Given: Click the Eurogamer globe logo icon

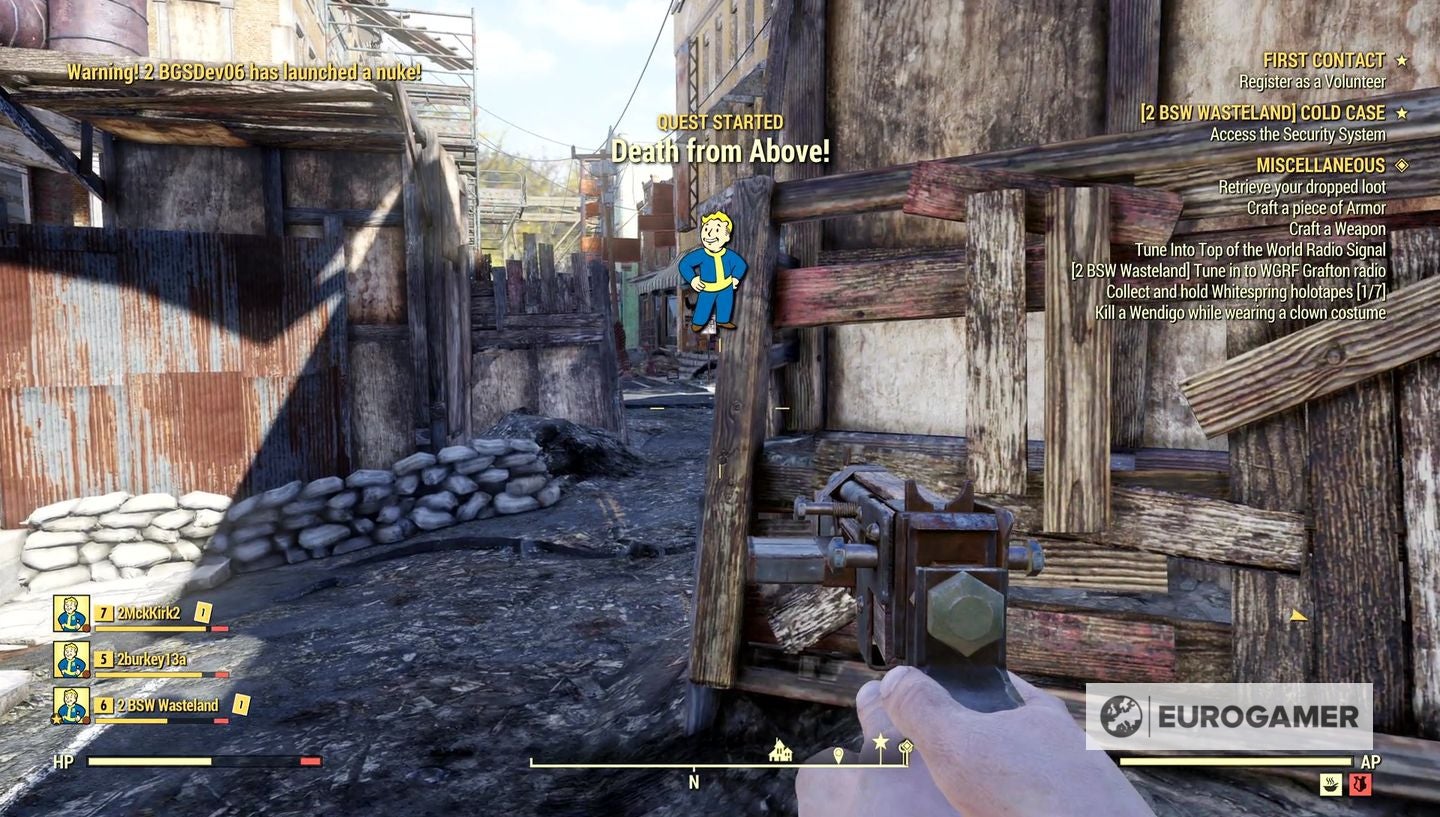Looking at the screenshot, I should pos(1120,712).
